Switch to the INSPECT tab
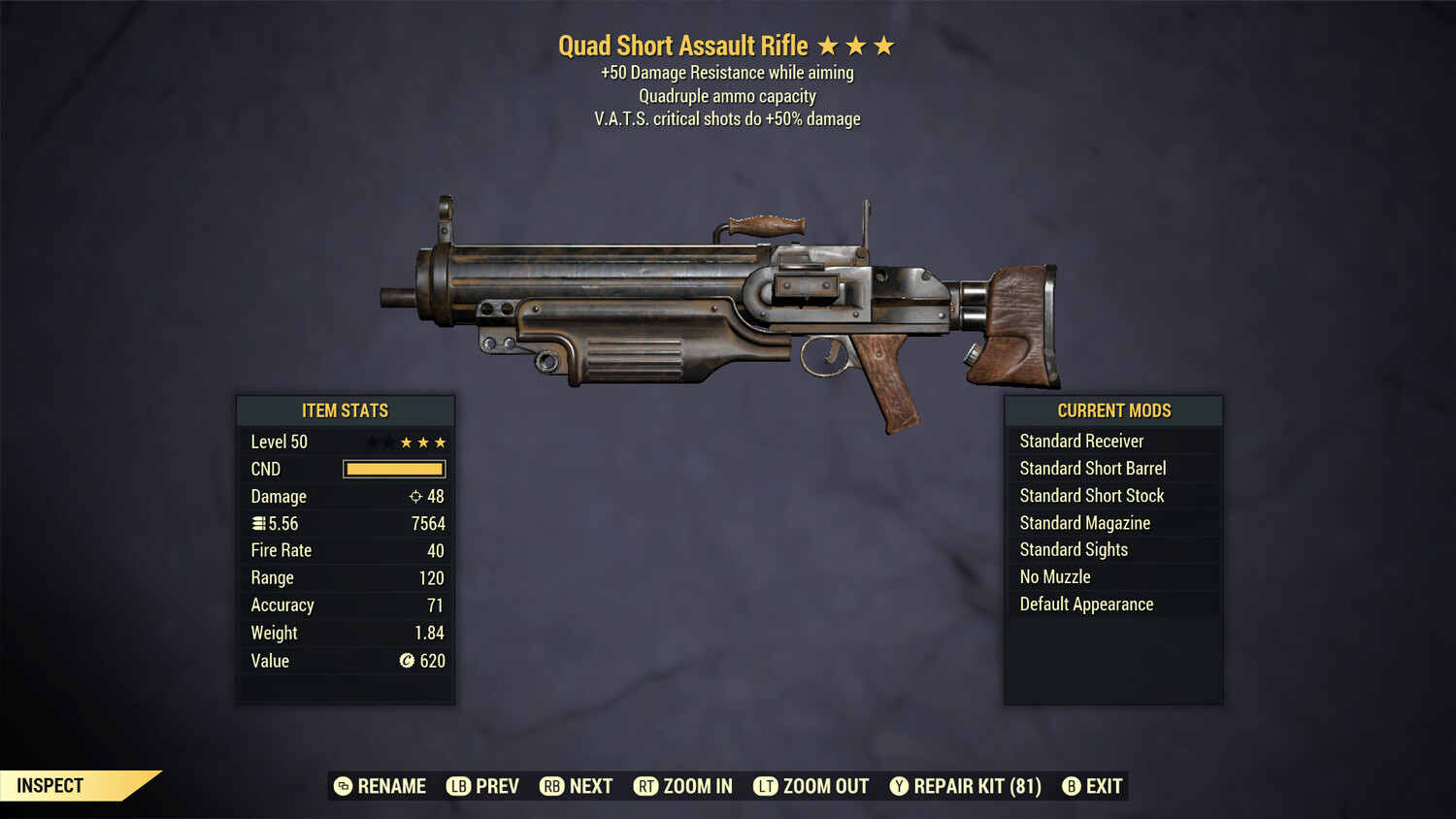1456x819 pixels. coord(49,785)
